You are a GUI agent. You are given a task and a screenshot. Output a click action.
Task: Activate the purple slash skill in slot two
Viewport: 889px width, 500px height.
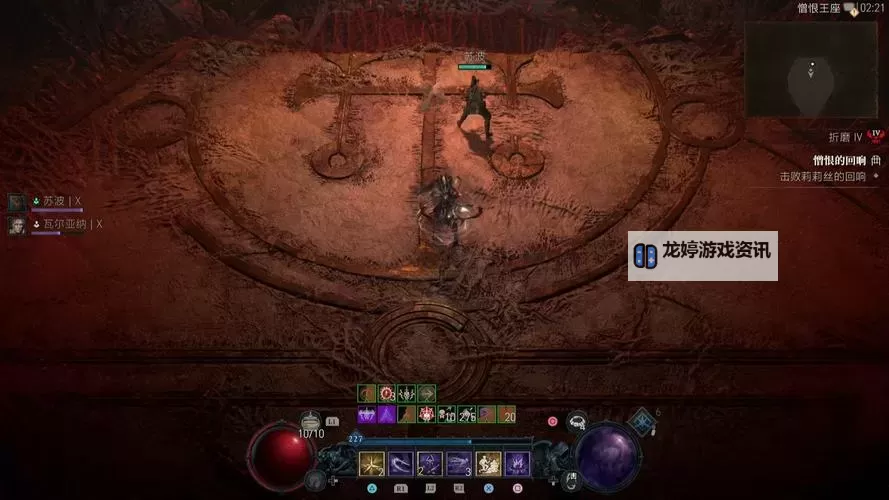[401, 464]
